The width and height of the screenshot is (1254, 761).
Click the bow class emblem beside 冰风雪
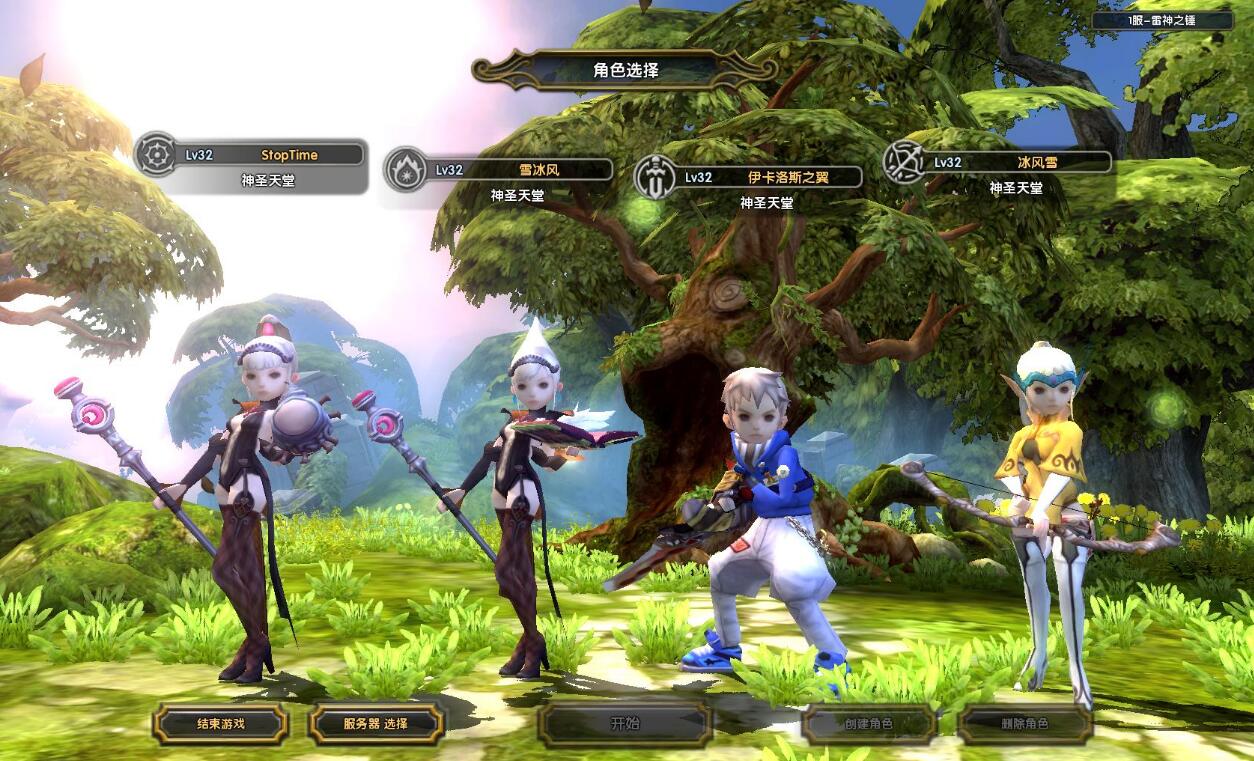coord(904,162)
